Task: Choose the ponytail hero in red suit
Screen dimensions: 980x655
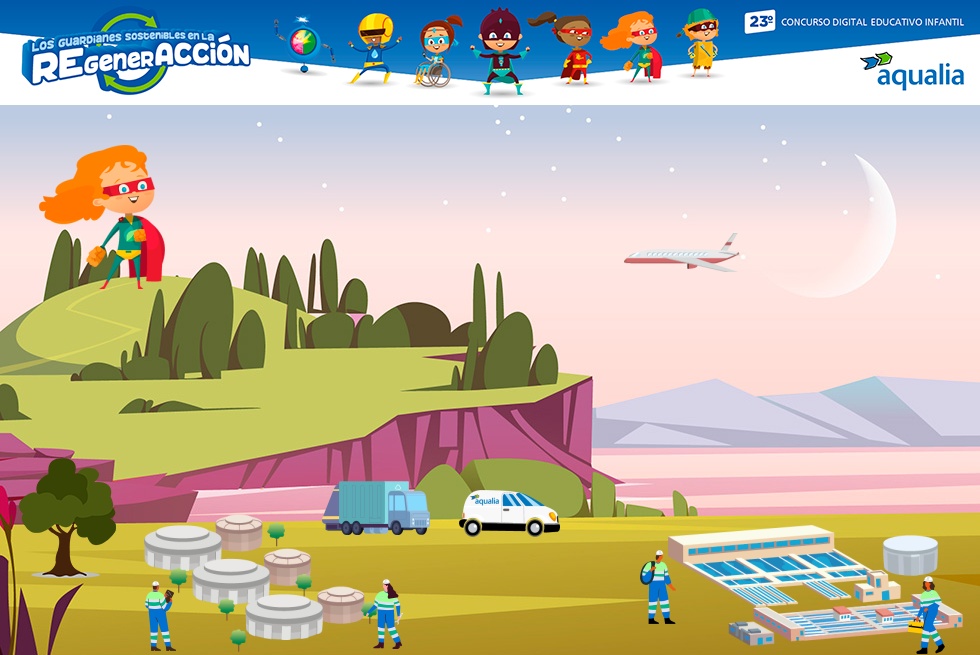Action: click(571, 48)
